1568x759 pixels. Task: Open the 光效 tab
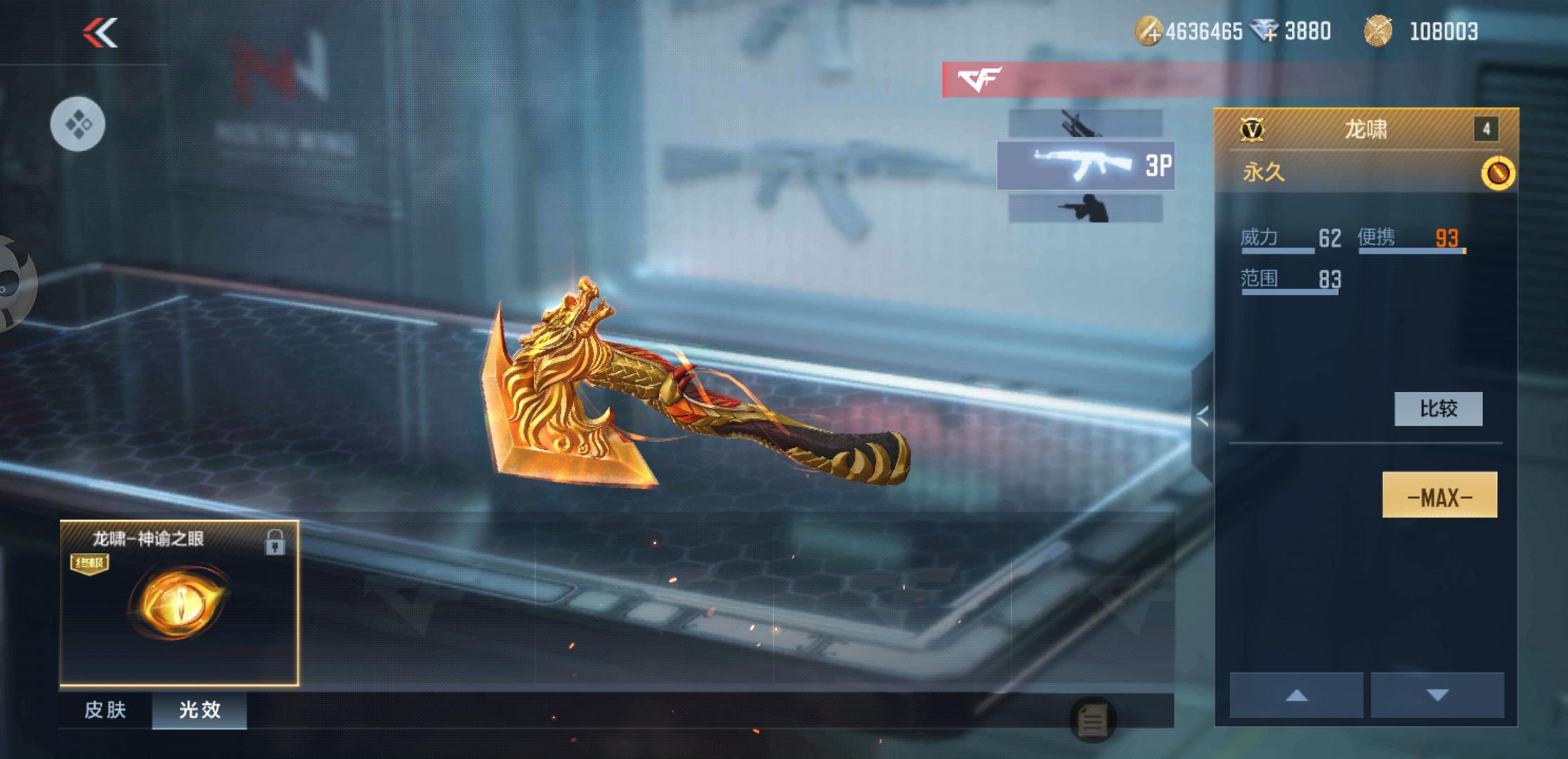200,710
